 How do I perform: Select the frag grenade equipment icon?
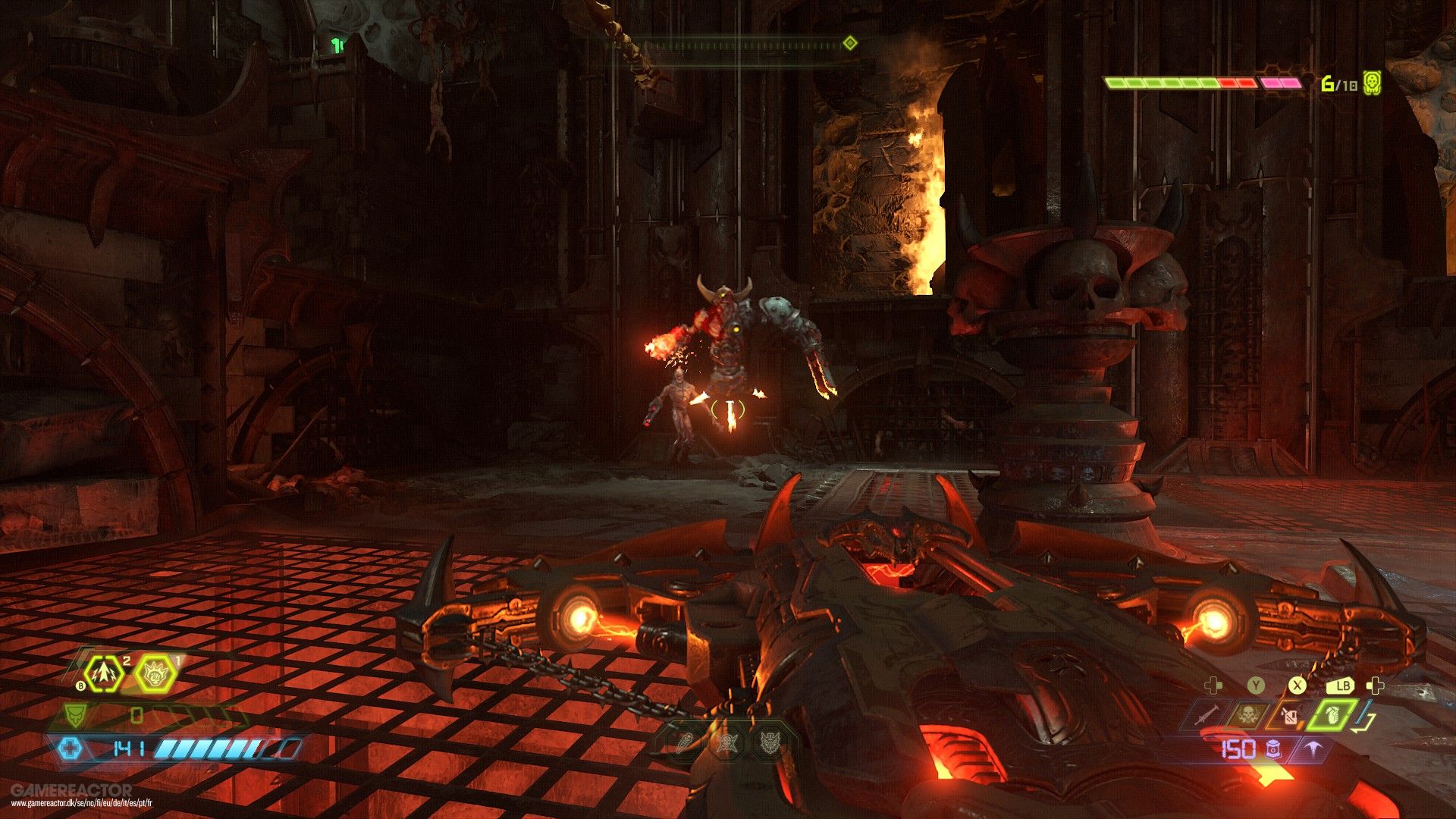1332,715
